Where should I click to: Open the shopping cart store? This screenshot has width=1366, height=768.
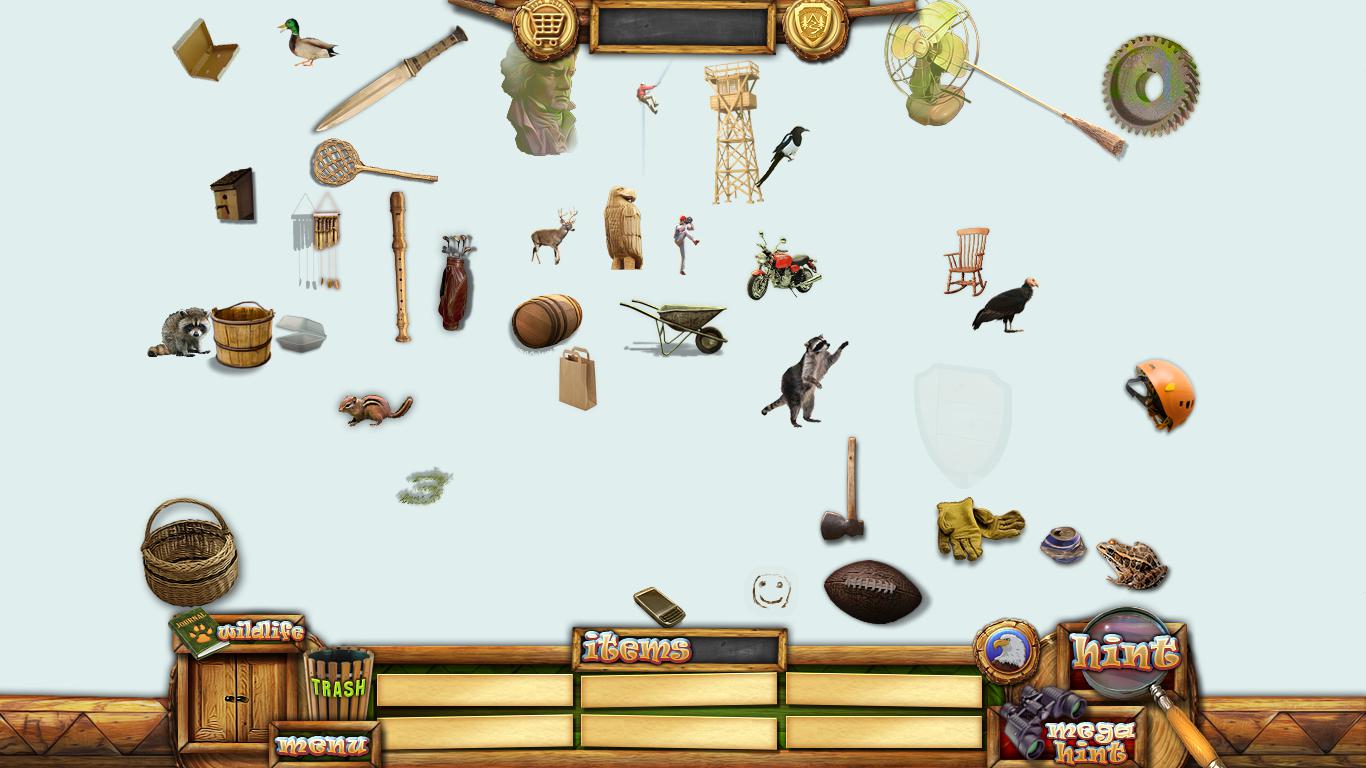[545, 29]
